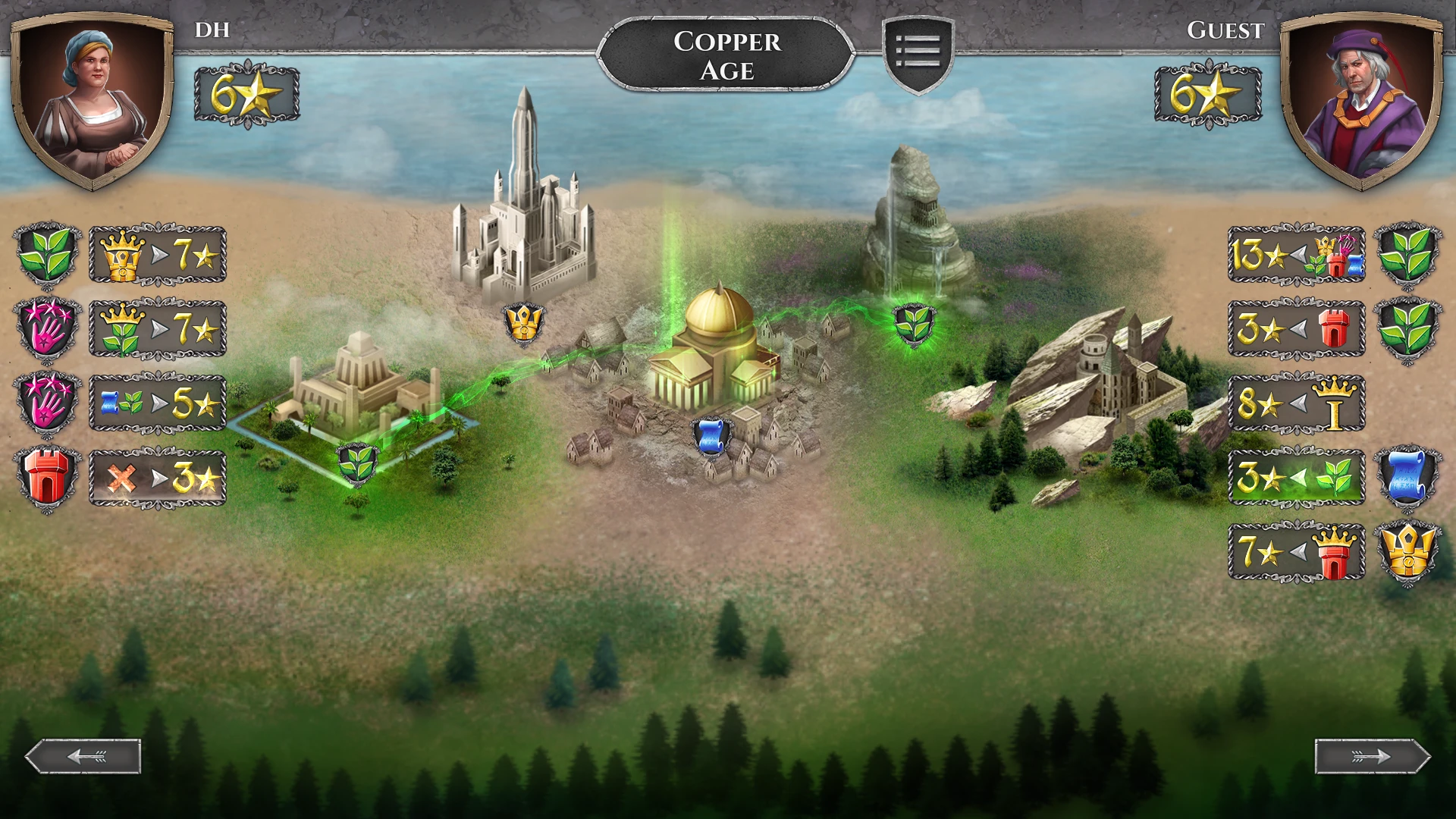Click the leaf marker on the sandstone palace

tap(356, 463)
